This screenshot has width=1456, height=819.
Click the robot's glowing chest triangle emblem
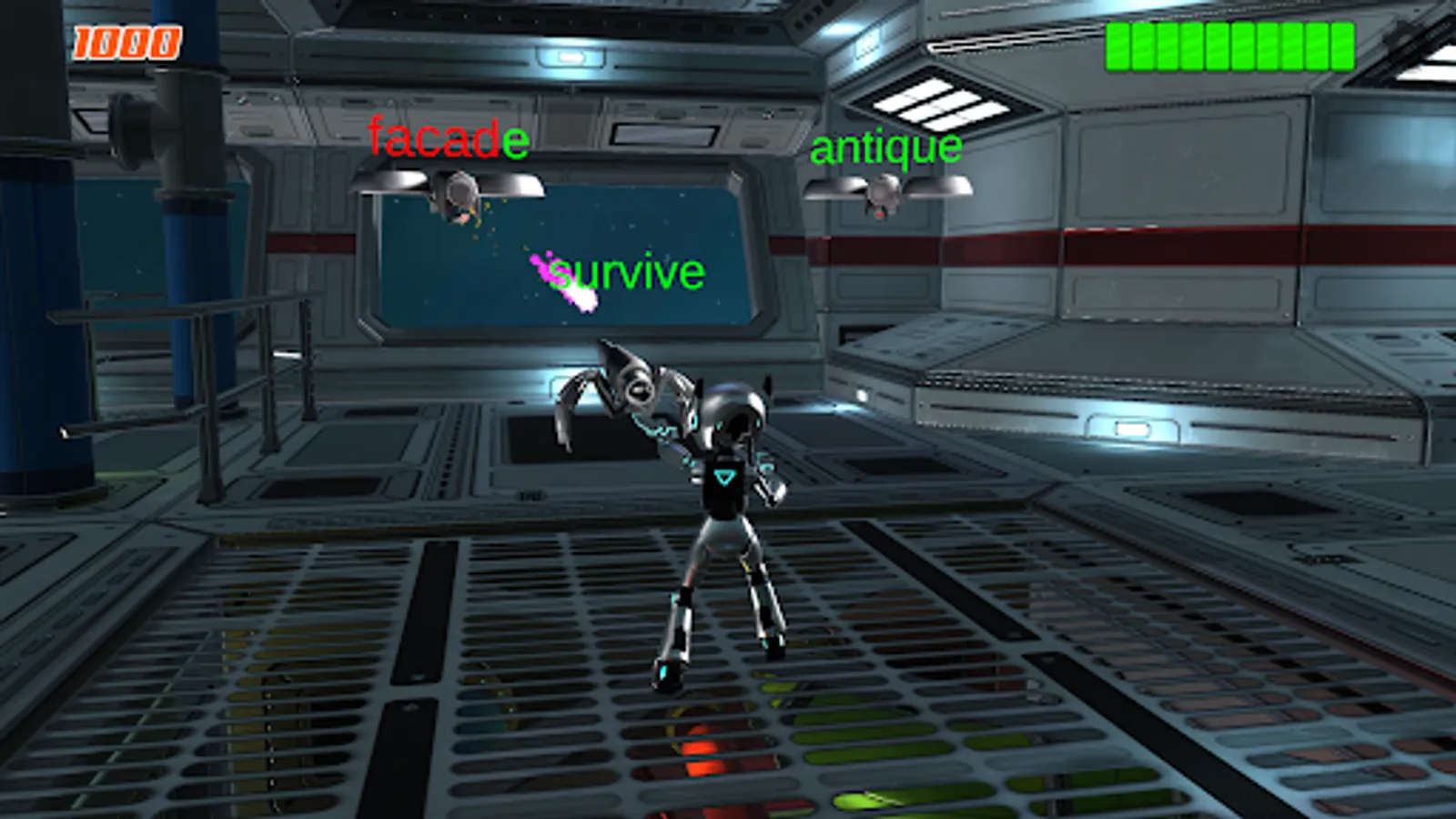click(723, 475)
